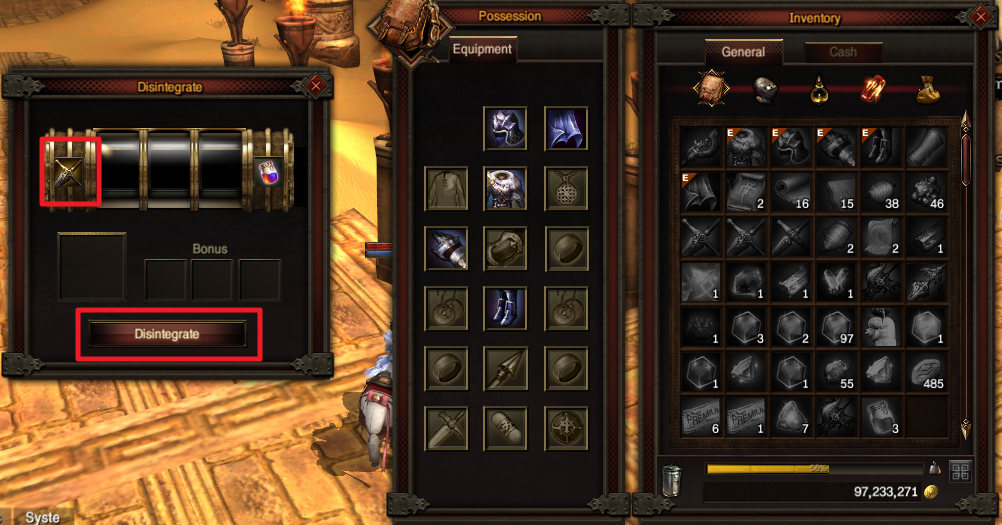Select the crossed-swords item in the disintegrate slot

coord(69,171)
